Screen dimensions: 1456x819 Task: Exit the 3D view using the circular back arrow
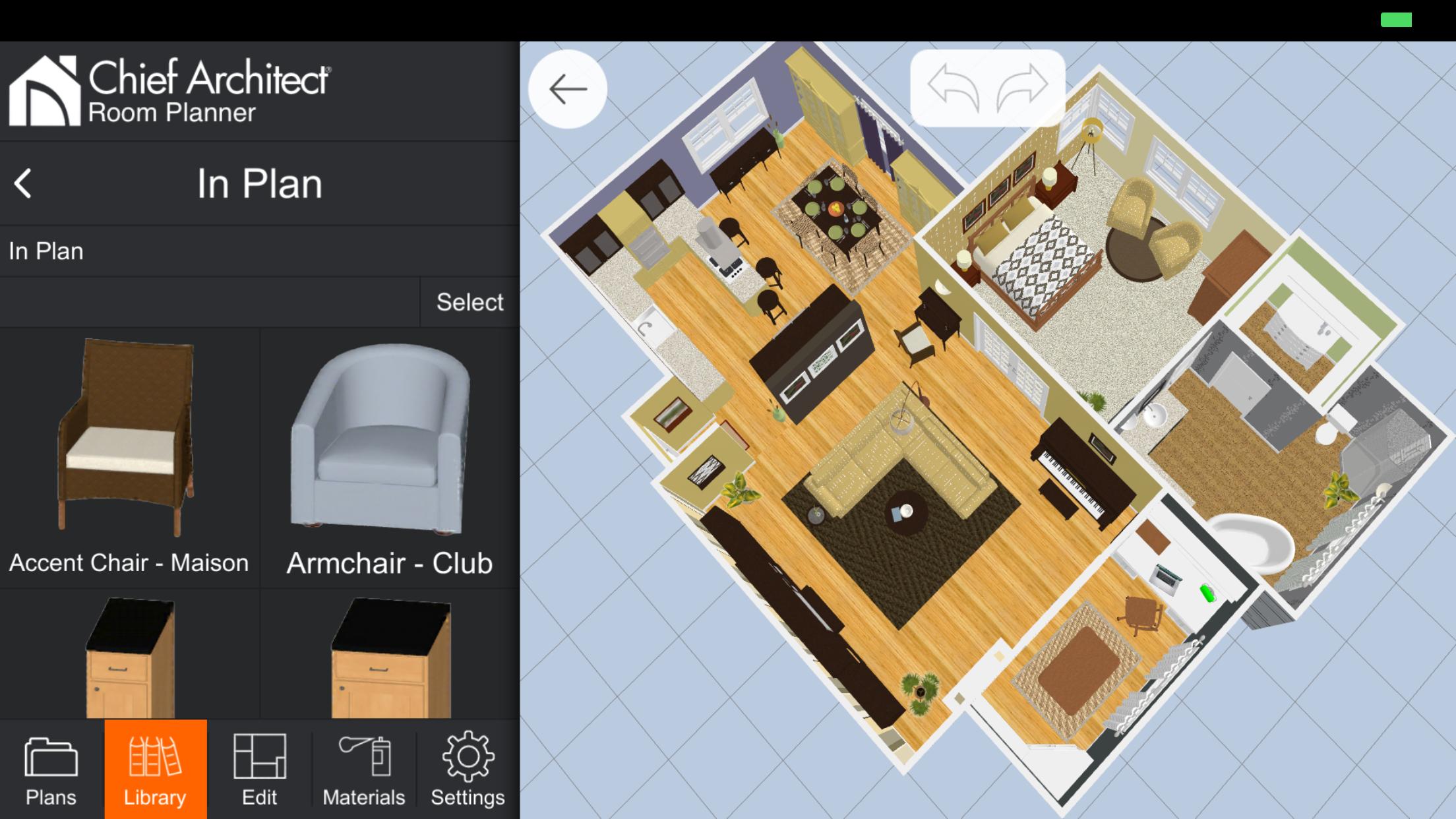pyautogui.click(x=567, y=89)
